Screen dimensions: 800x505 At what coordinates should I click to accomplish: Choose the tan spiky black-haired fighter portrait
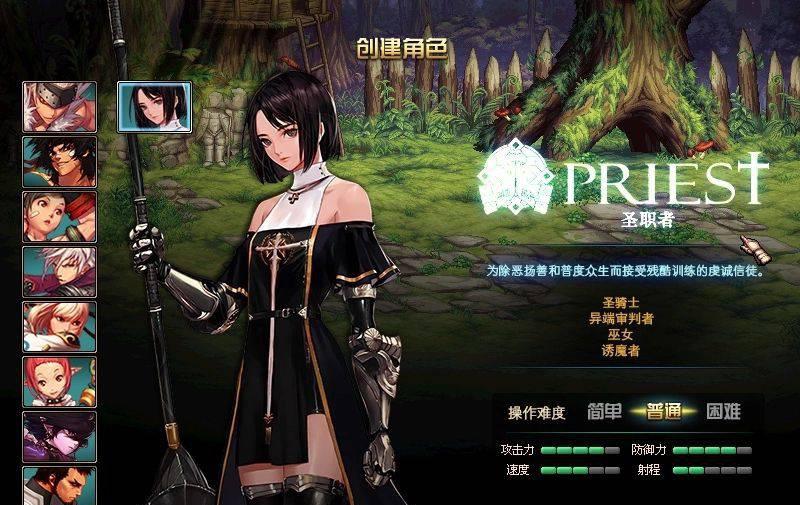[x=60, y=162]
